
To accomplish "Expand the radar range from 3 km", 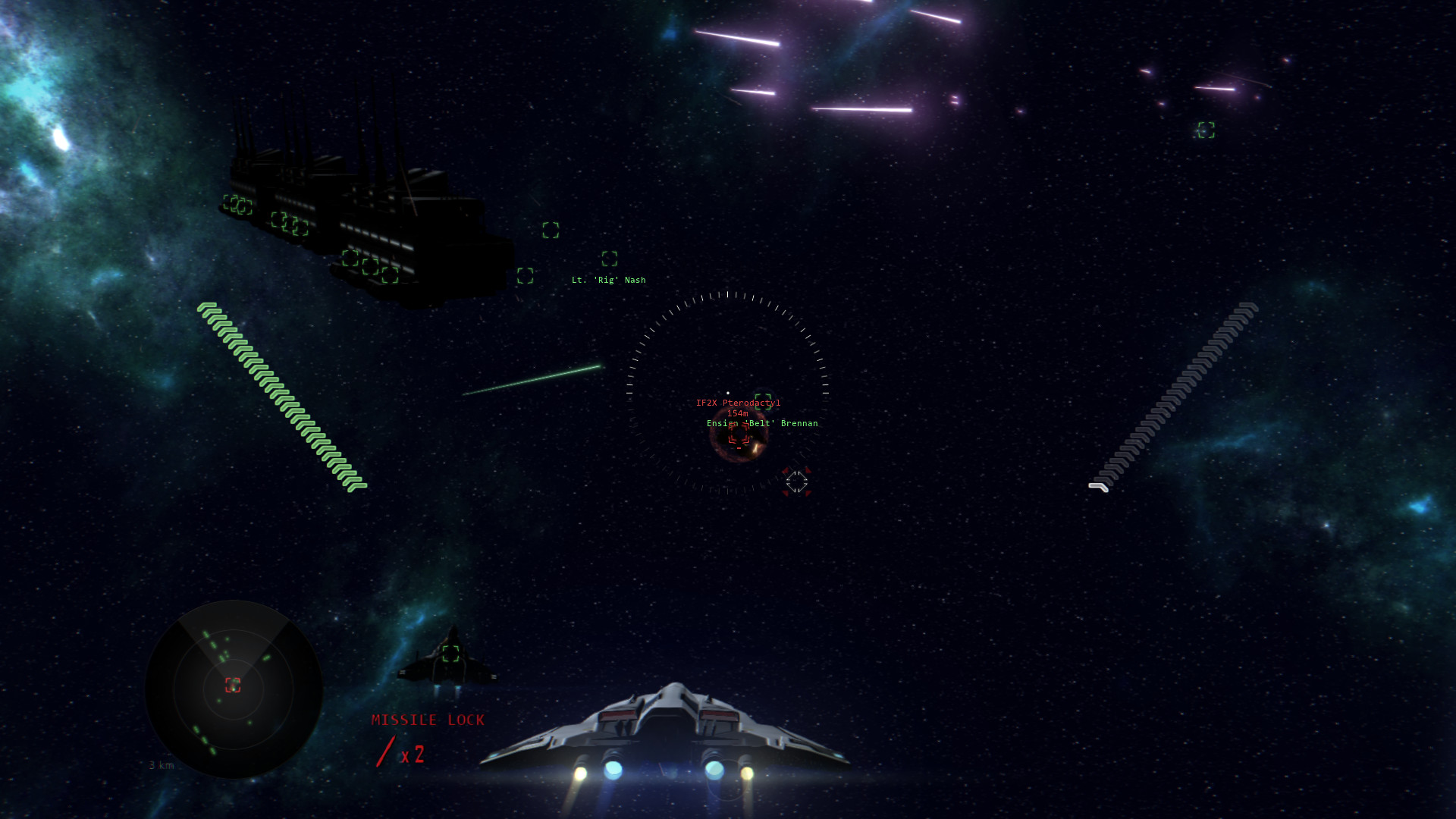I will pyautogui.click(x=162, y=767).
